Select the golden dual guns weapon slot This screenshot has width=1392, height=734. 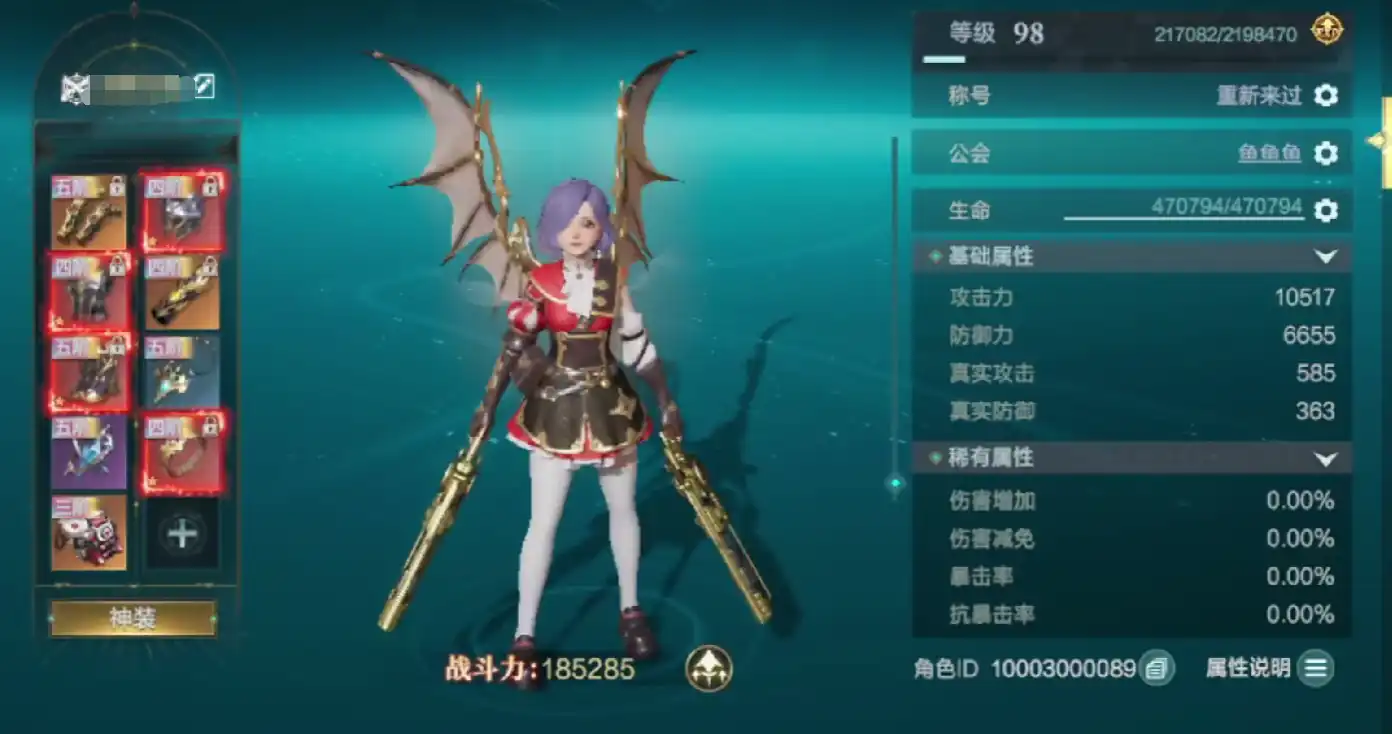[x=89, y=212]
